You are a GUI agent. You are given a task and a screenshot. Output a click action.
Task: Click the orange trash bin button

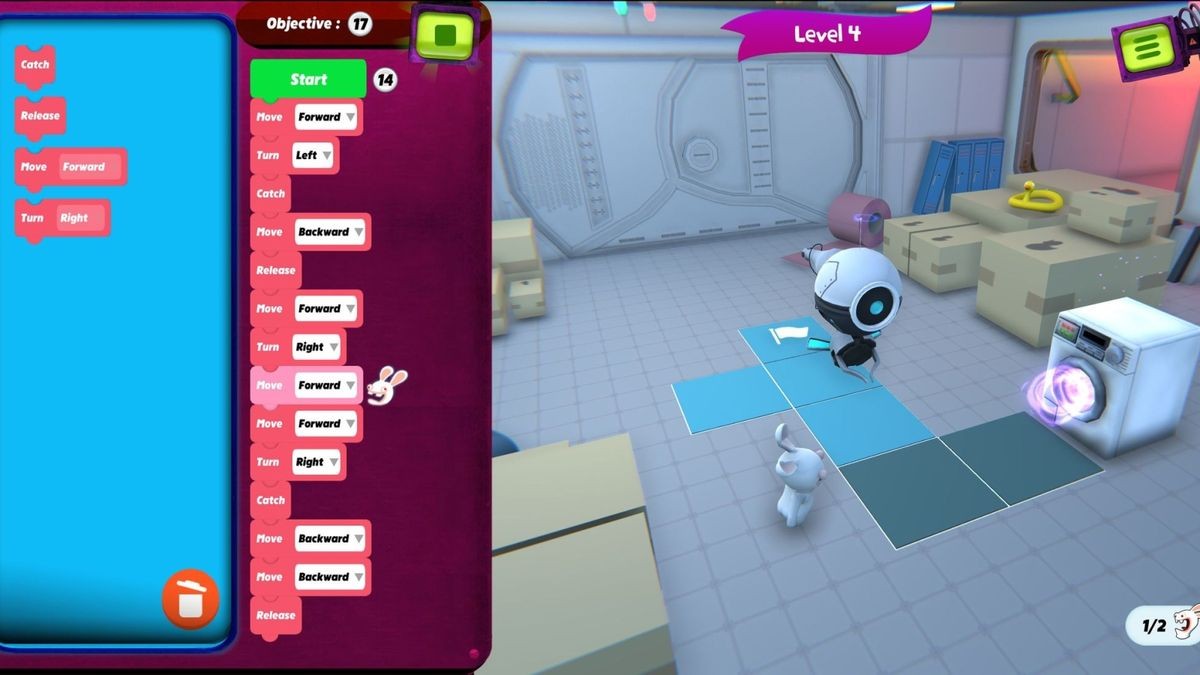tap(190, 599)
